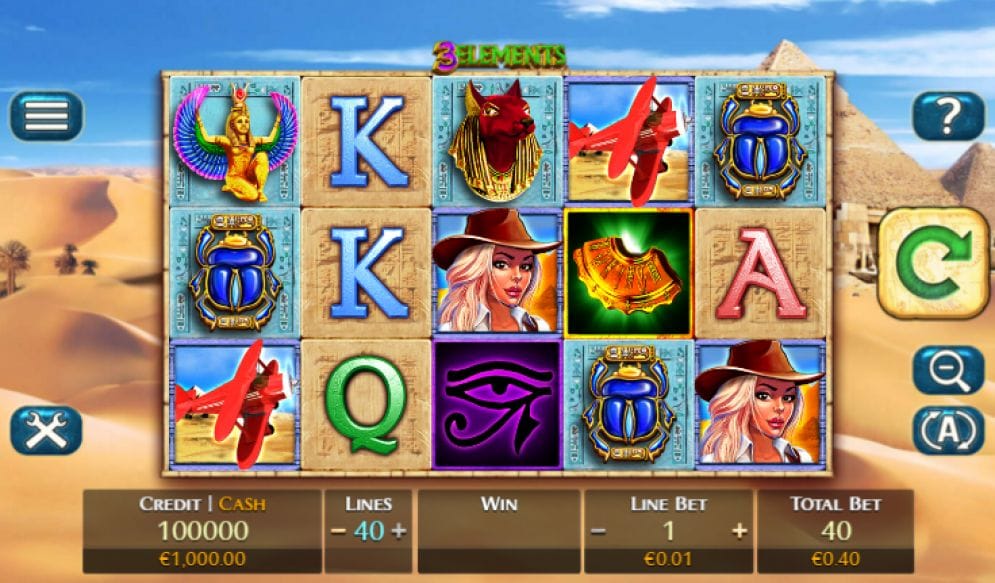Decrease the number of lines
995x583 pixels.
(x=338, y=531)
